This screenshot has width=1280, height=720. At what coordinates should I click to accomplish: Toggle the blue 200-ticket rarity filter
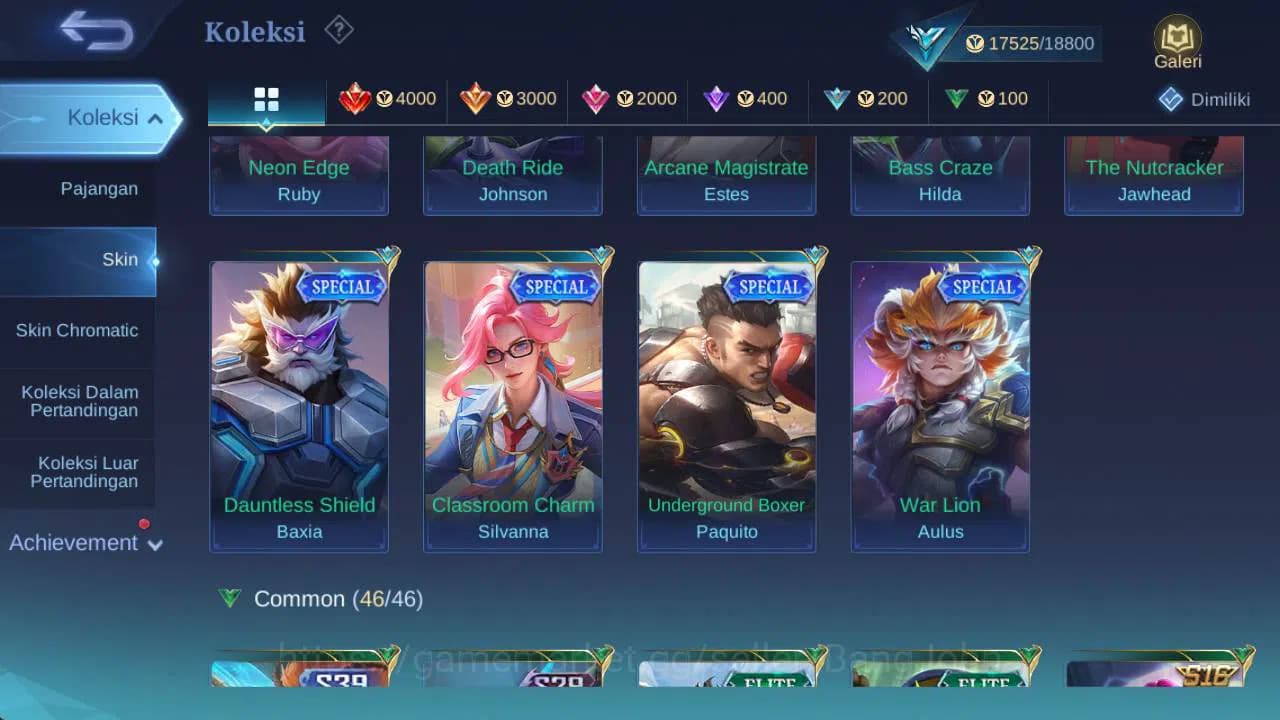click(x=836, y=99)
